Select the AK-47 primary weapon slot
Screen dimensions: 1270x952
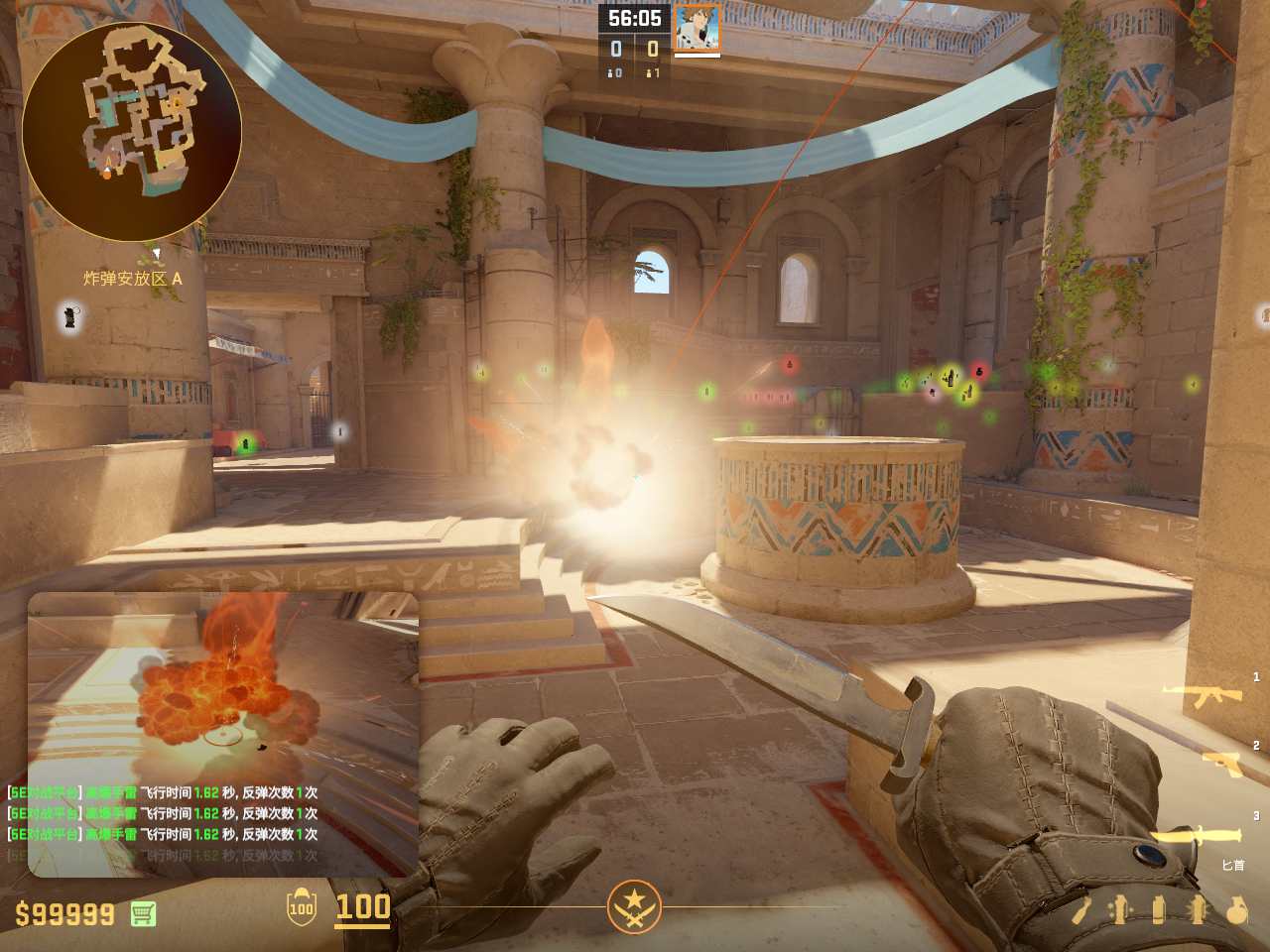[1203, 696]
